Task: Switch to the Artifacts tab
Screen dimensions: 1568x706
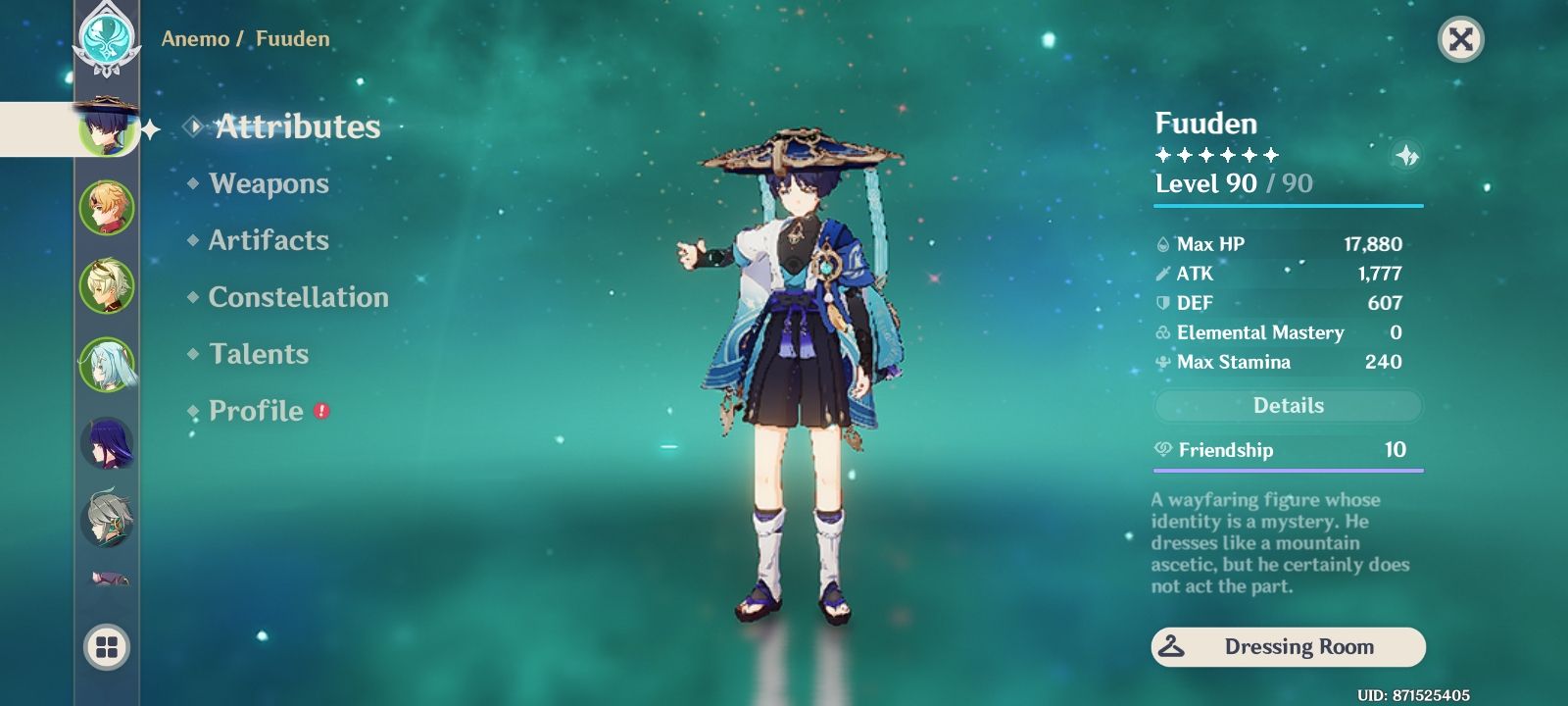Action: (269, 240)
